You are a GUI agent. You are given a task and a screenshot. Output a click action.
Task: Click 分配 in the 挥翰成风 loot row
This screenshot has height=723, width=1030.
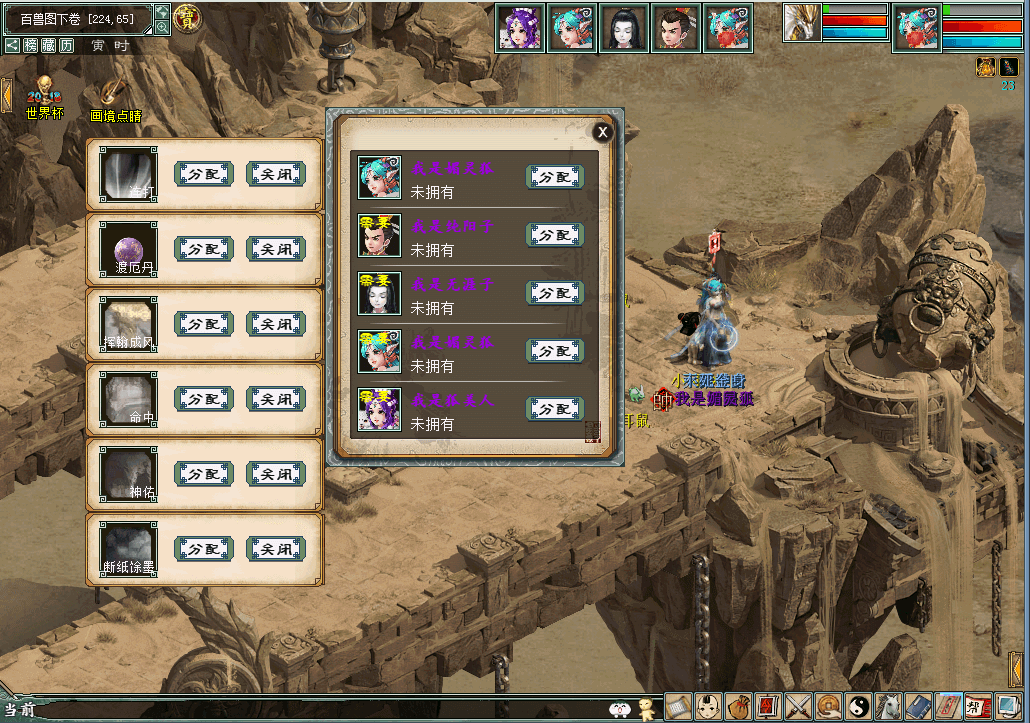click(204, 324)
